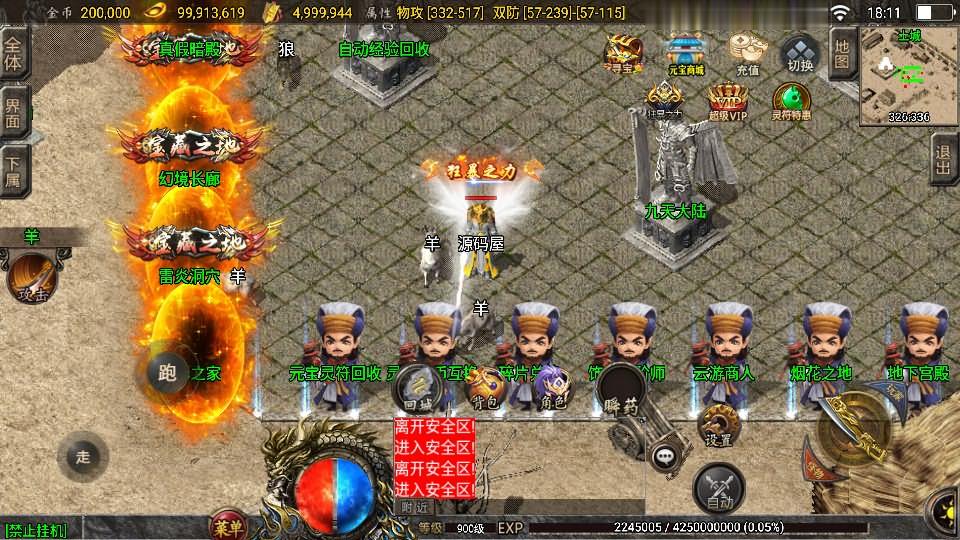Viewport: 960px width, 540px height.
Task: Open the 地图 map tab
Action: (842, 53)
